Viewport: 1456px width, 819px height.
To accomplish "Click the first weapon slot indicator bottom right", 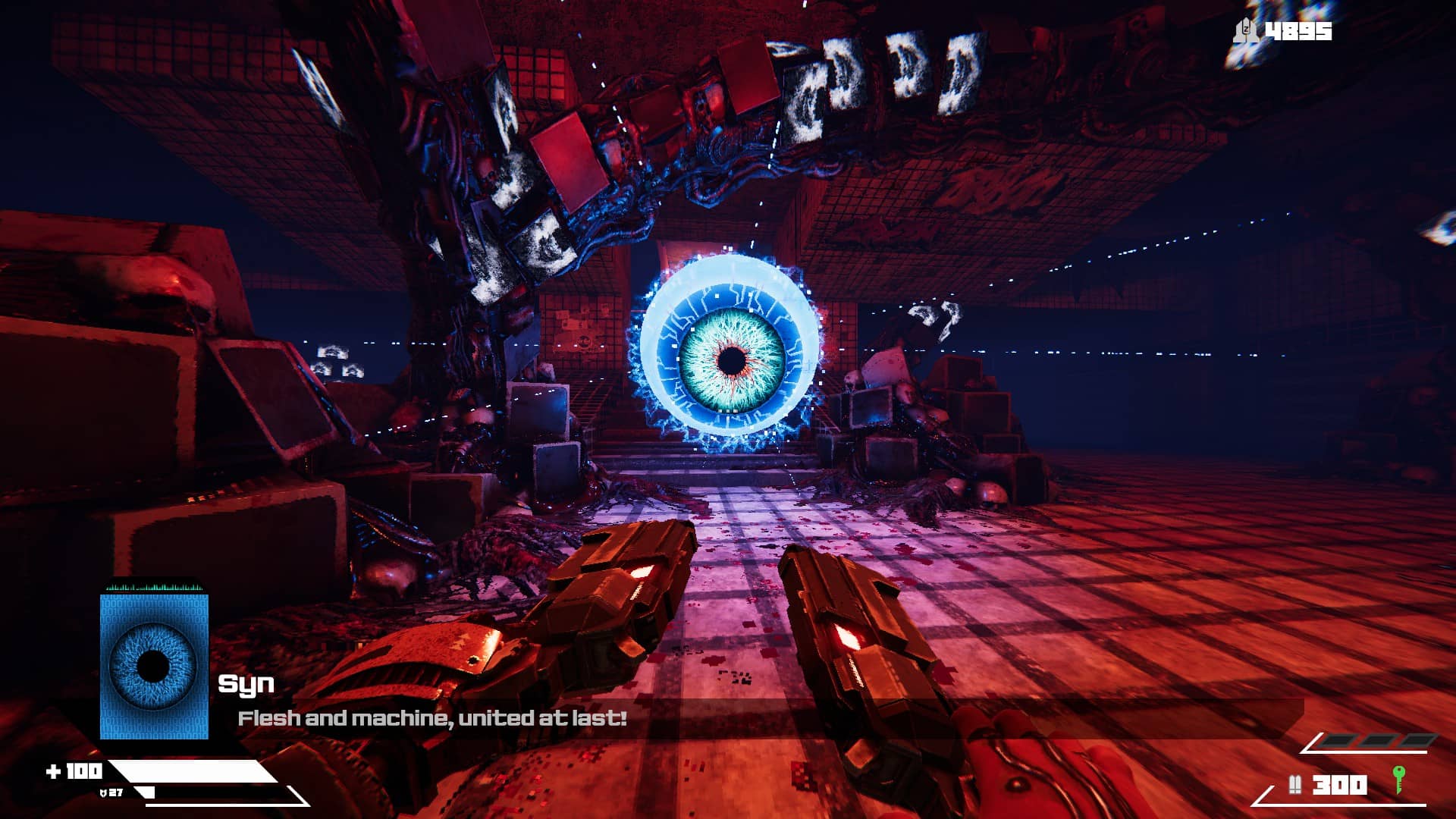I will click(1338, 740).
